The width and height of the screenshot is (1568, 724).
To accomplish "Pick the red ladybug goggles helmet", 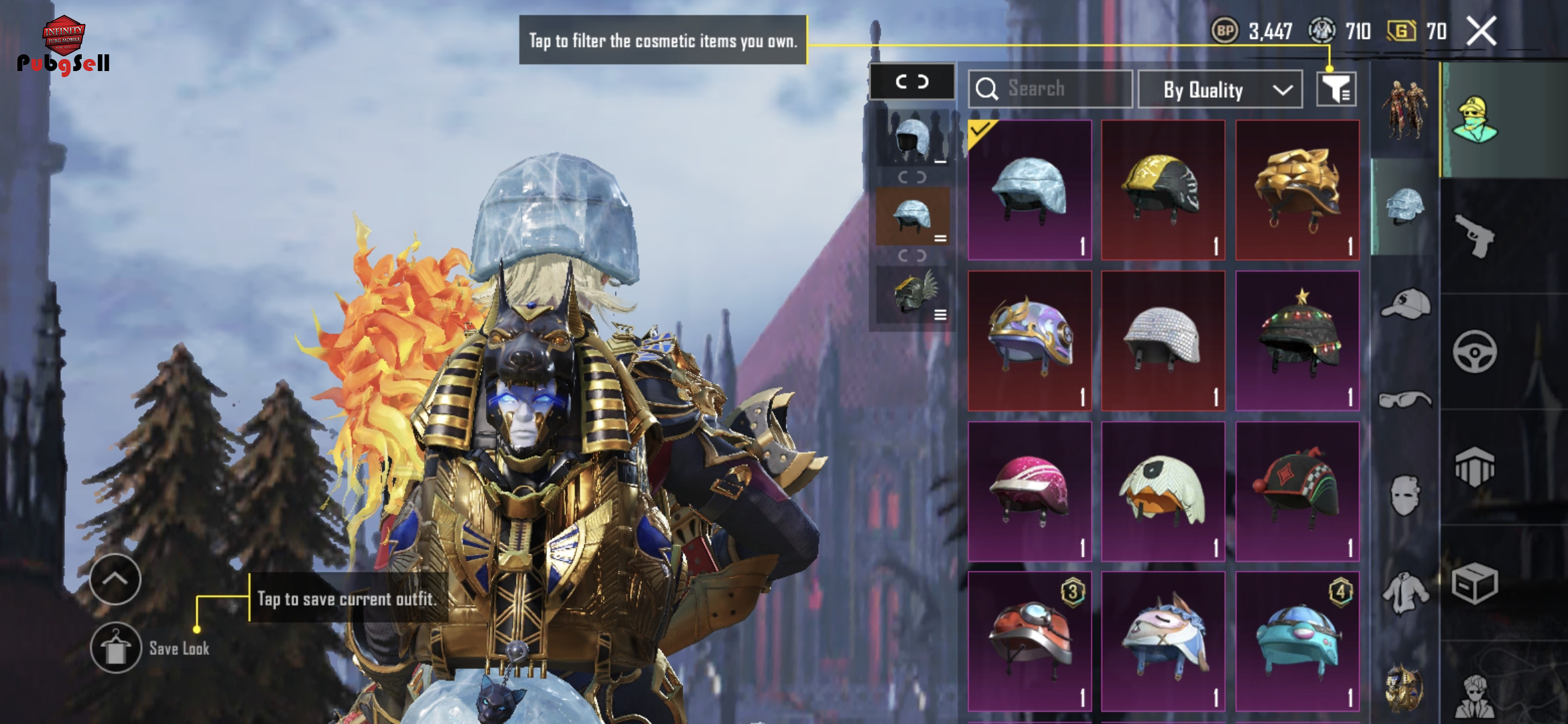I will (1030, 642).
